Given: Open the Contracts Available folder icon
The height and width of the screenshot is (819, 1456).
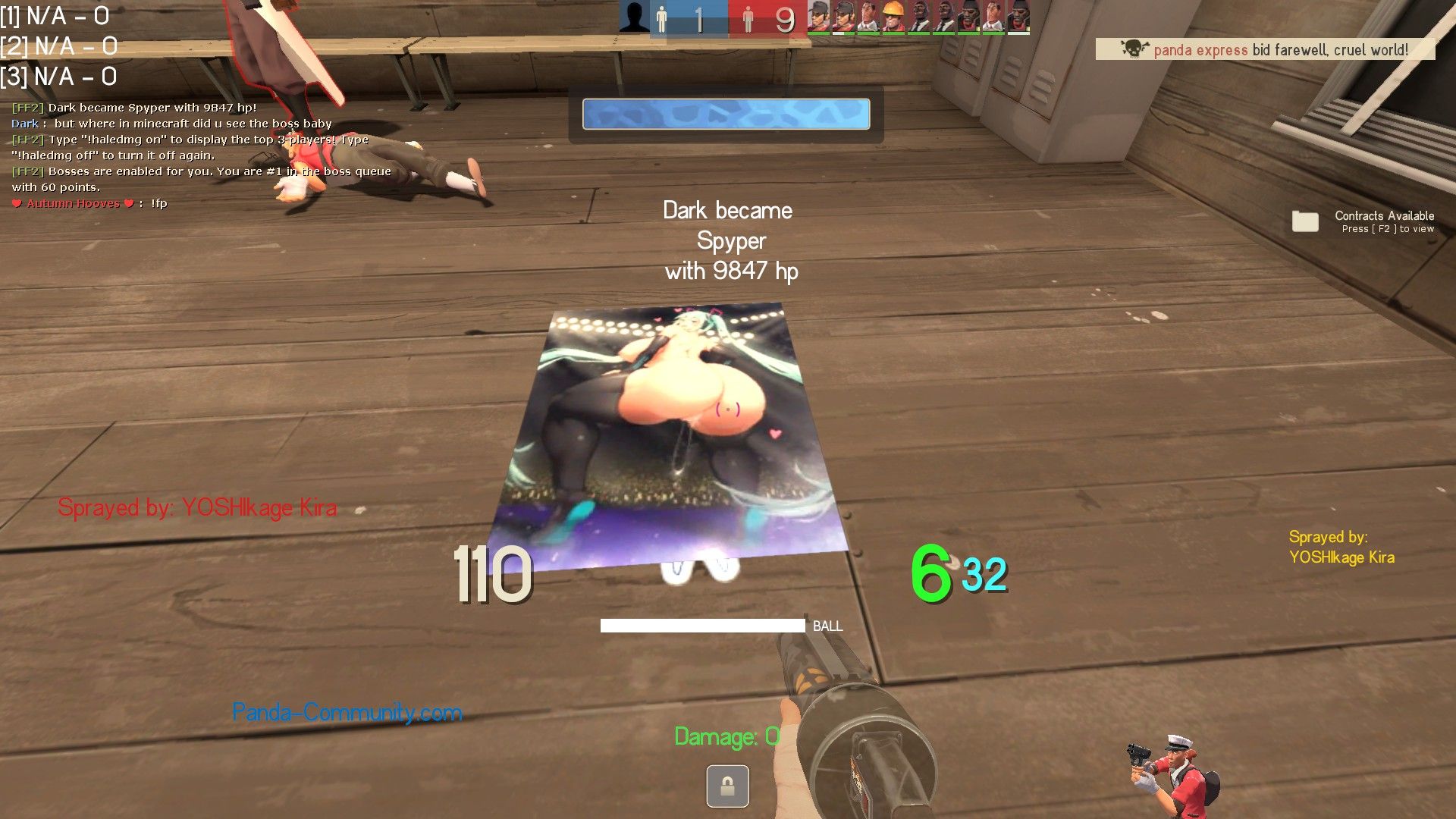Looking at the screenshot, I should pyautogui.click(x=1305, y=221).
